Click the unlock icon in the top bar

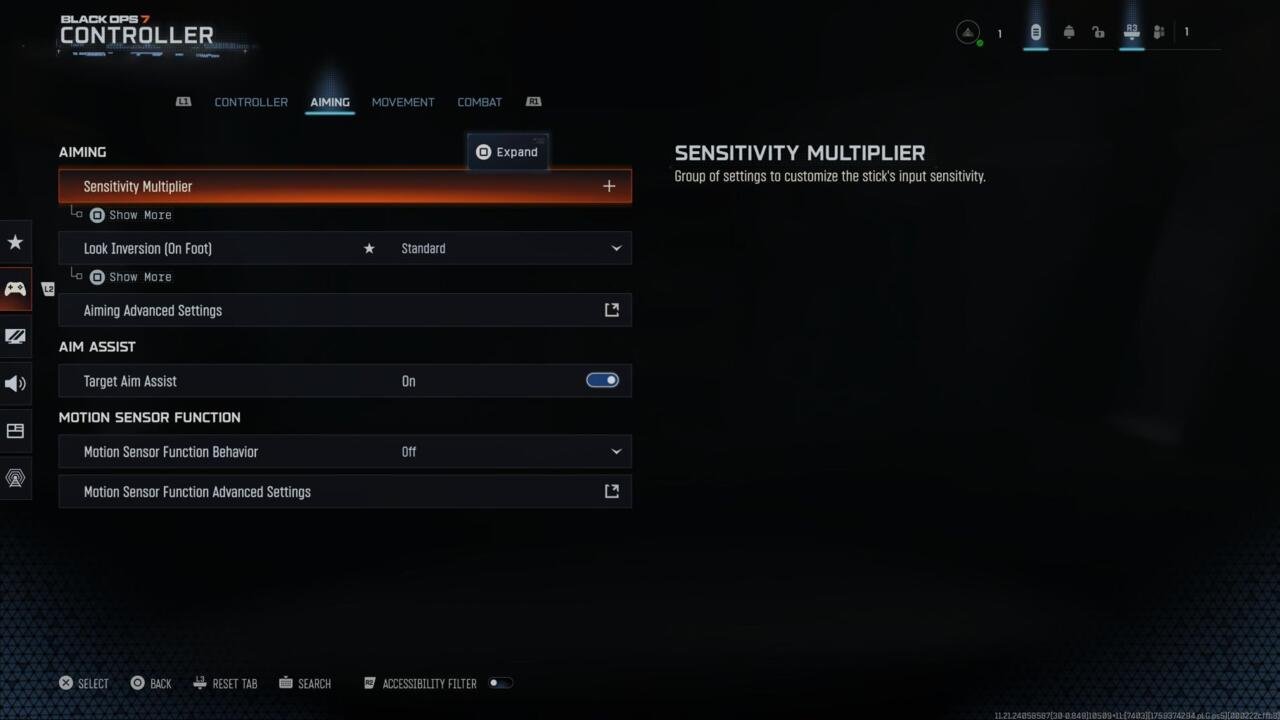point(1098,31)
